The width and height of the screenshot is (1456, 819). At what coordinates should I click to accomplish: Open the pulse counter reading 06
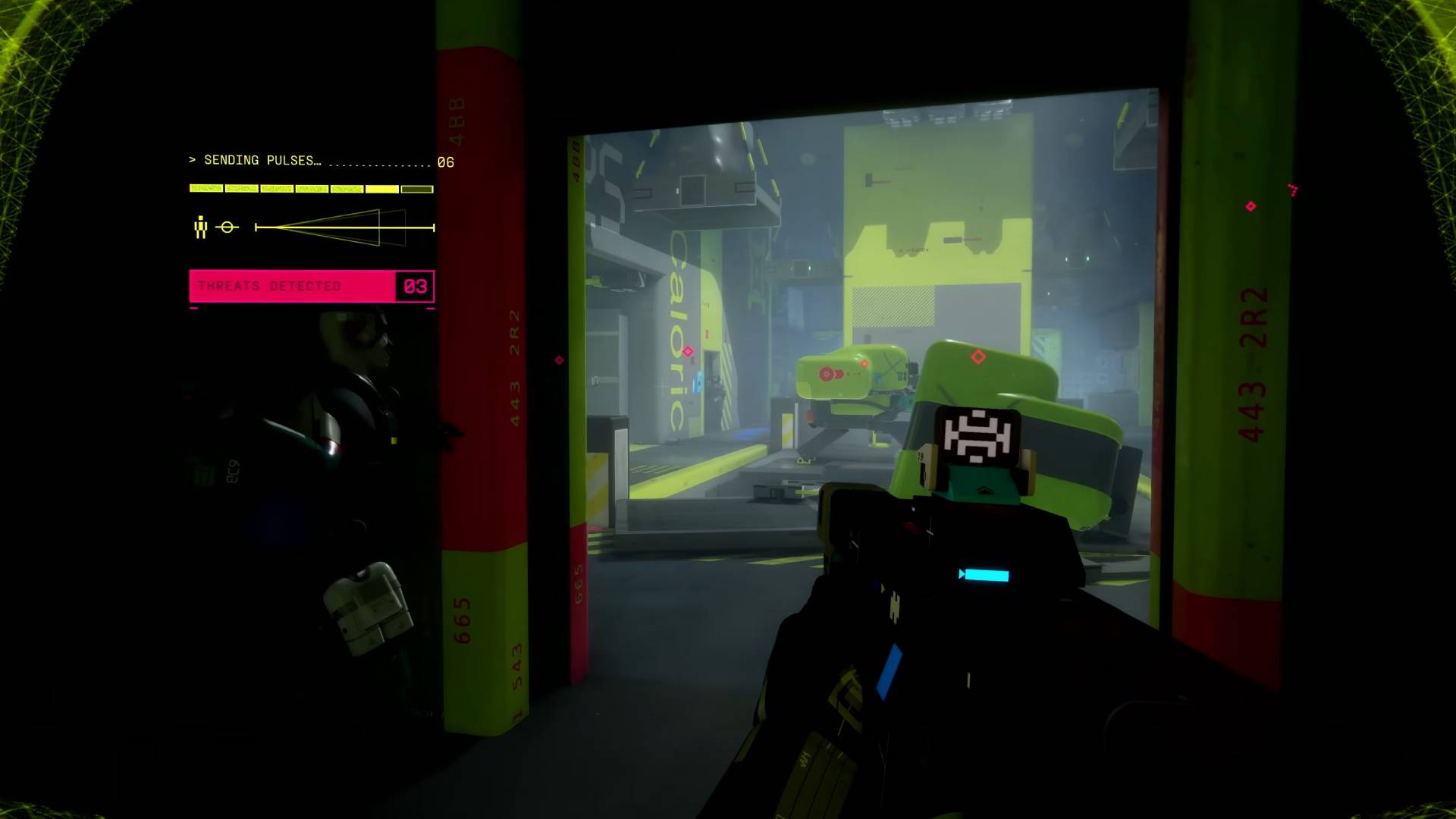[x=445, y=162]
